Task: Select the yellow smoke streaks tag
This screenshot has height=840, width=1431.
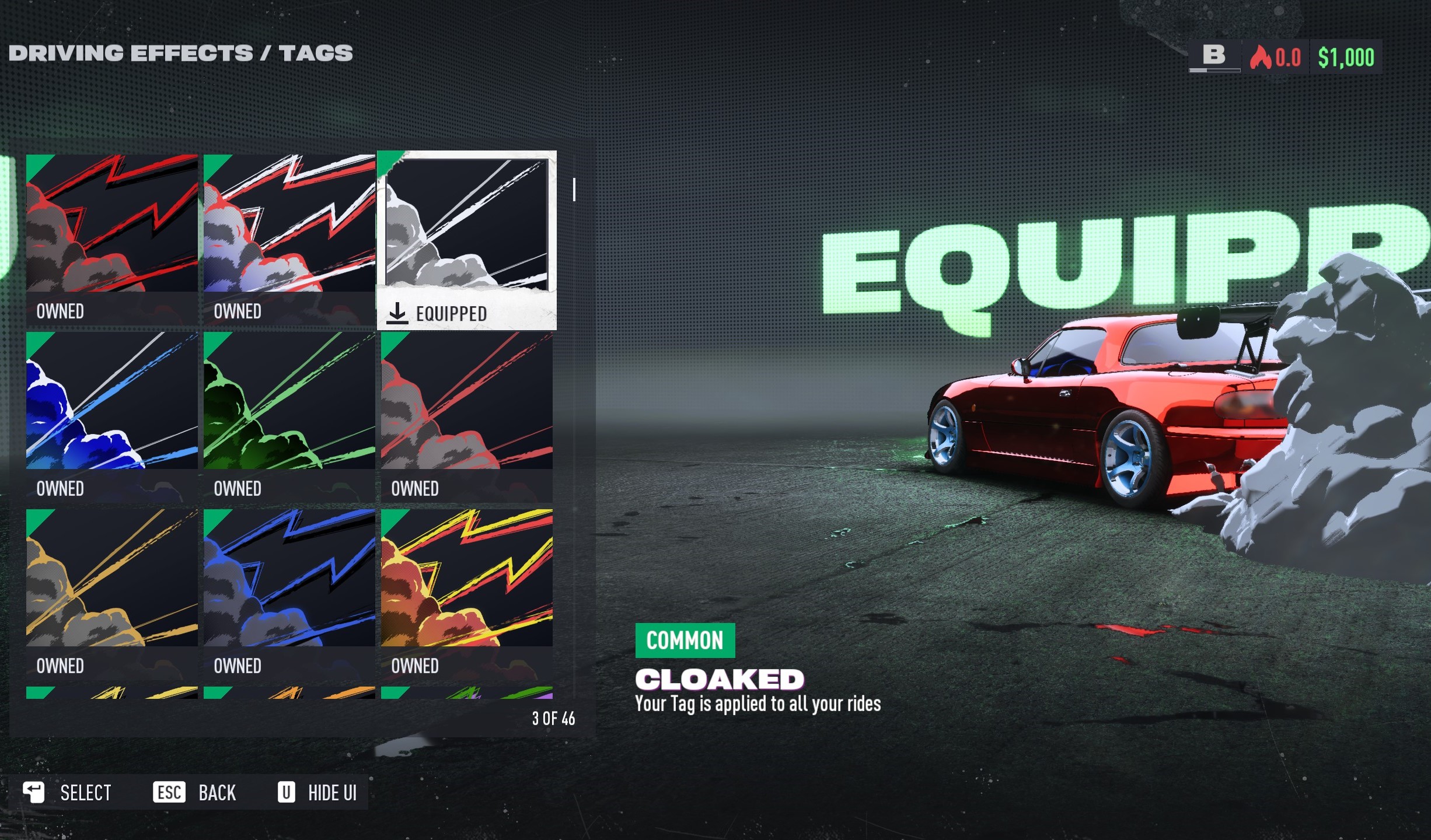Action: (111, 580)
